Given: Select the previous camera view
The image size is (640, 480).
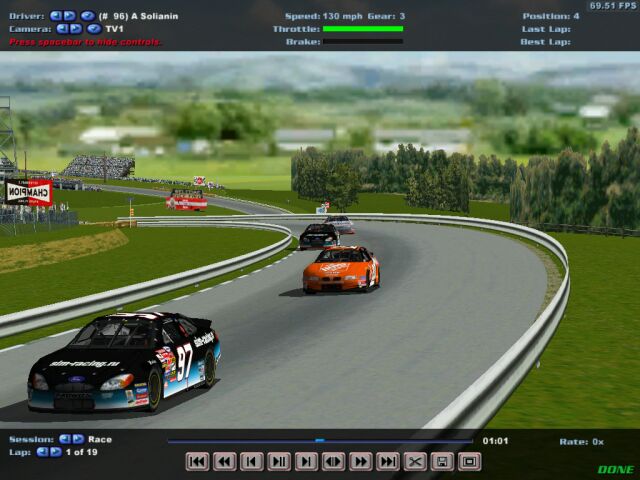Looking at the screenshot, I should tap(62, 29).
